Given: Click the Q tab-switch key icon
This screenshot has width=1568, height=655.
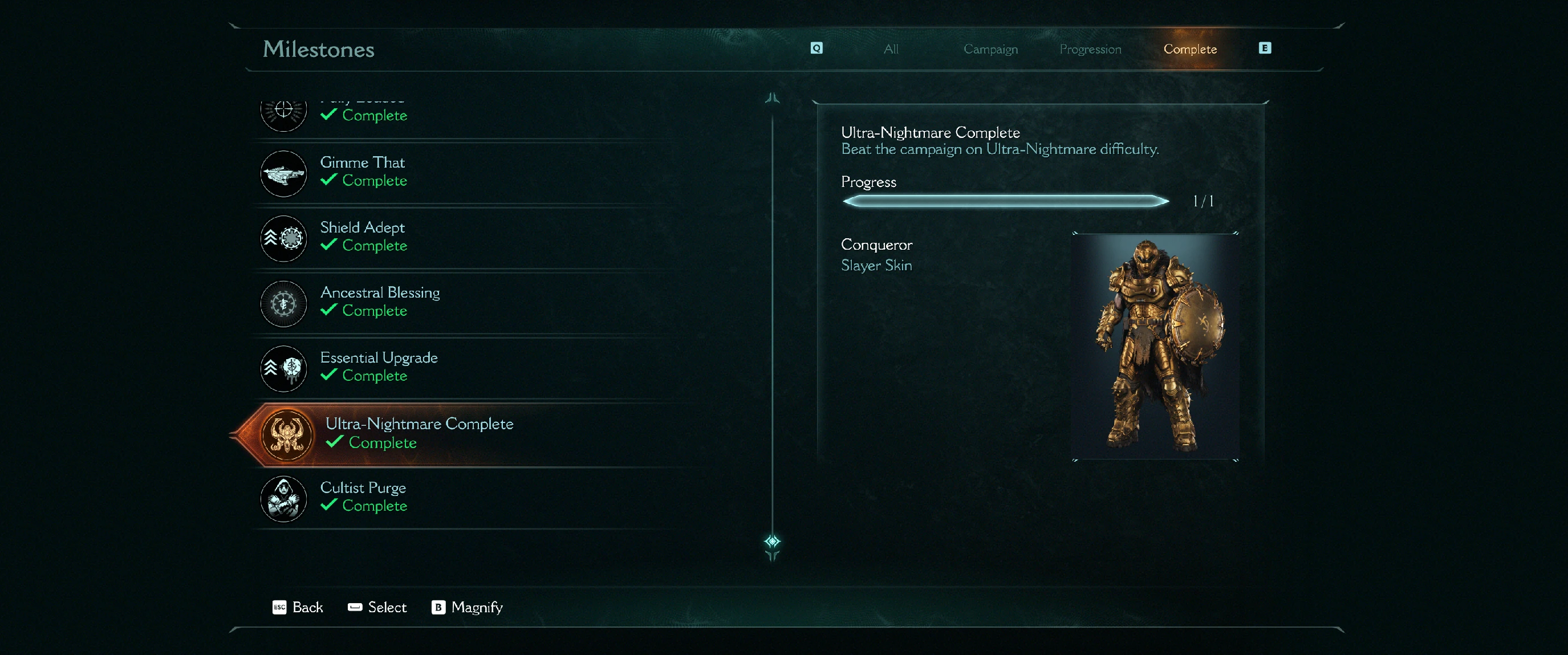Looking at the screenshot, I should pyautogui.click(x=817, y=48).
